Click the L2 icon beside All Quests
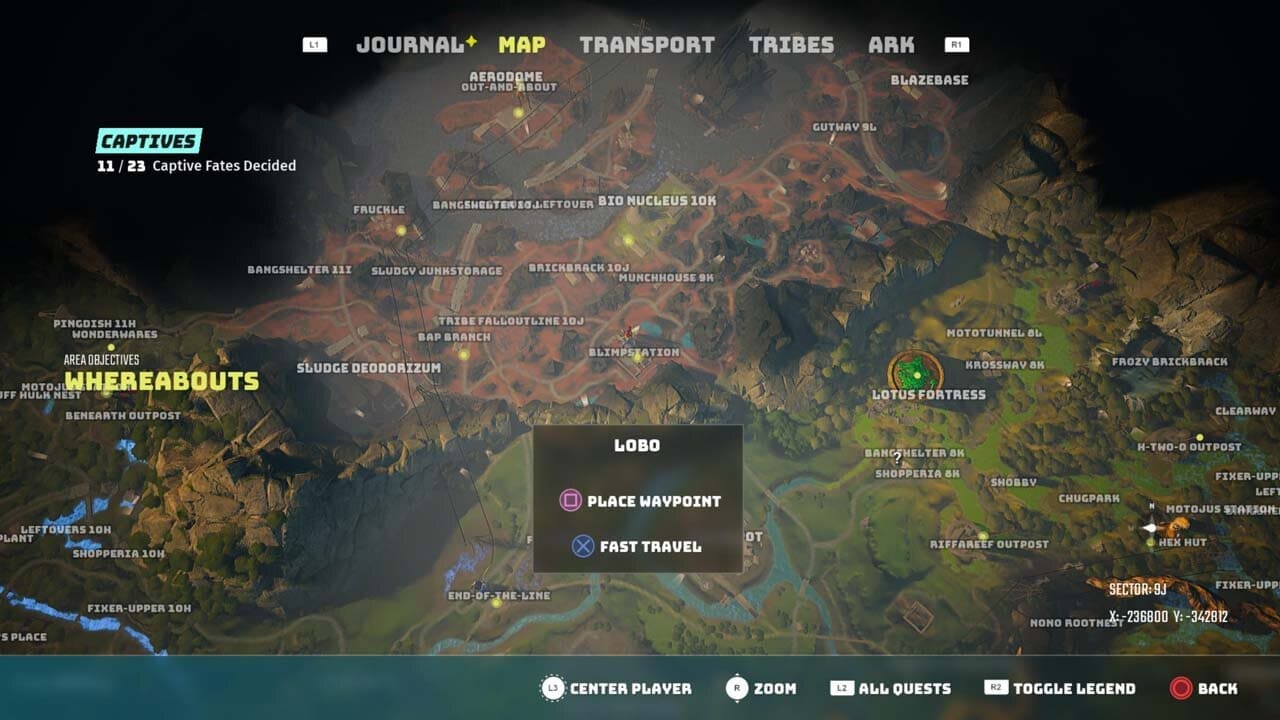Image resolution: width=1280 pixels, height=720 pixels. point(843,689)
